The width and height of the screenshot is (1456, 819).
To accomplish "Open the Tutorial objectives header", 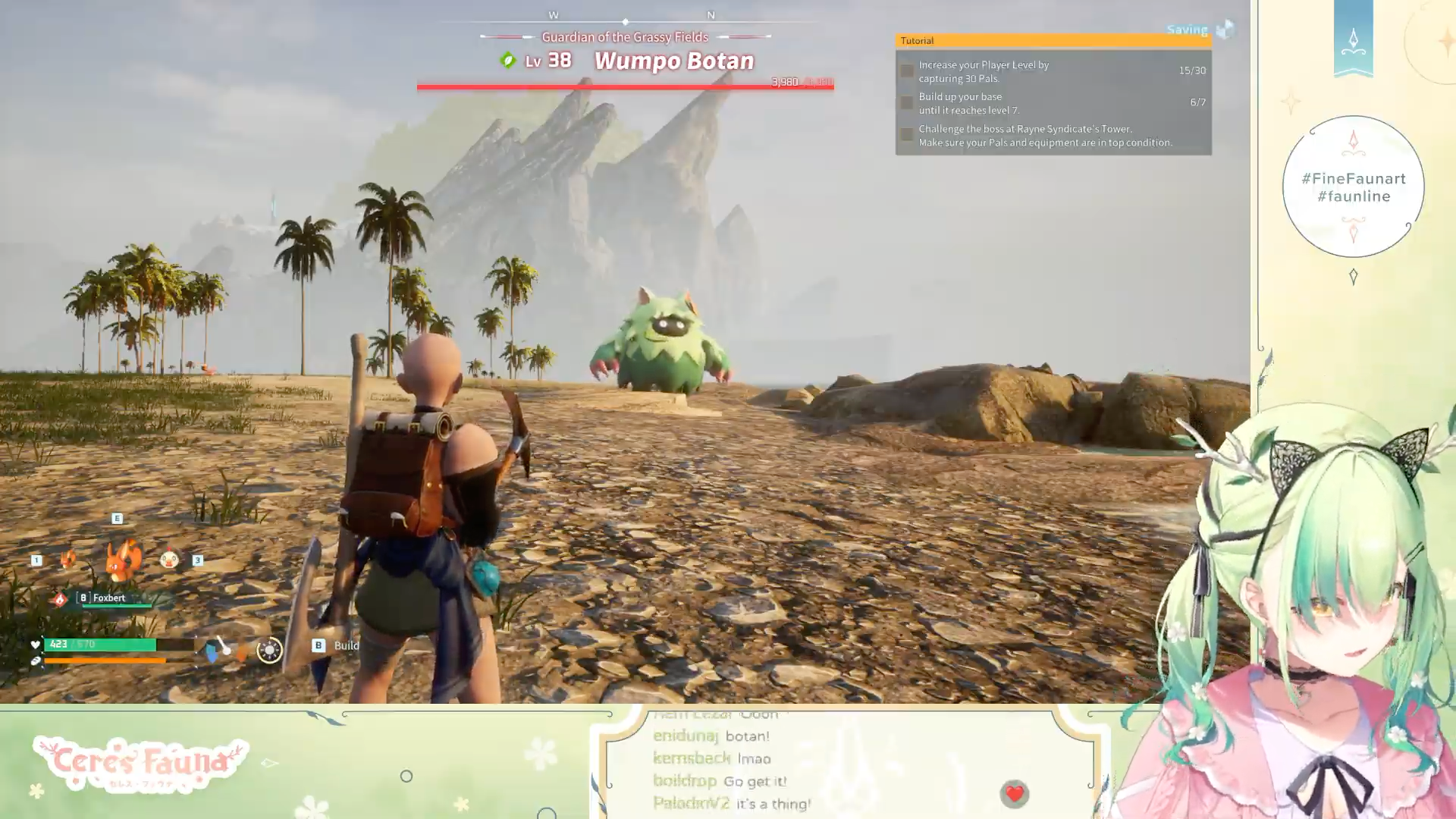I will [1053, 41].
